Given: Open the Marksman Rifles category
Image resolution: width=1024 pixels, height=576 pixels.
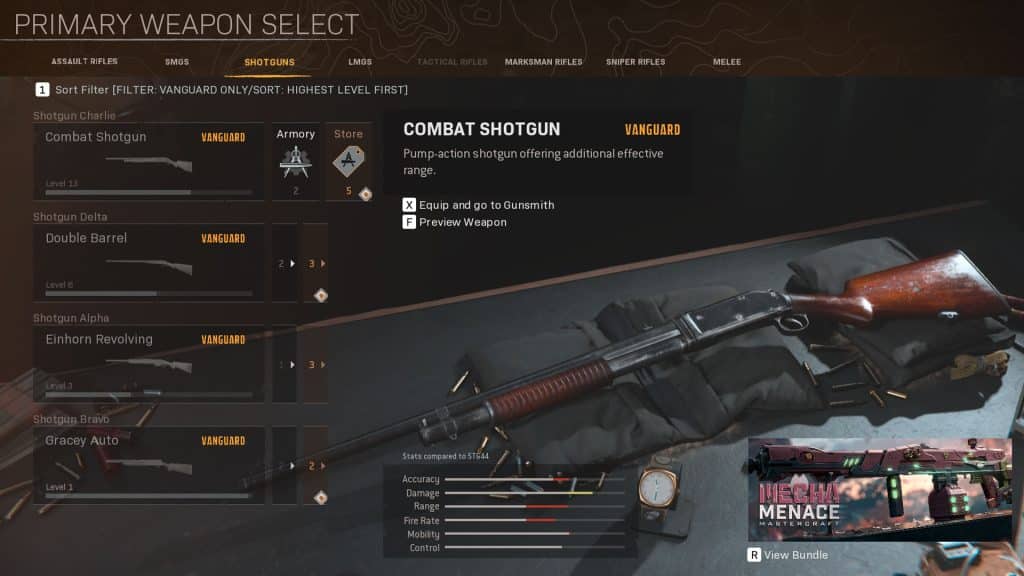Looking at the screenshot, I should [543, 62].
